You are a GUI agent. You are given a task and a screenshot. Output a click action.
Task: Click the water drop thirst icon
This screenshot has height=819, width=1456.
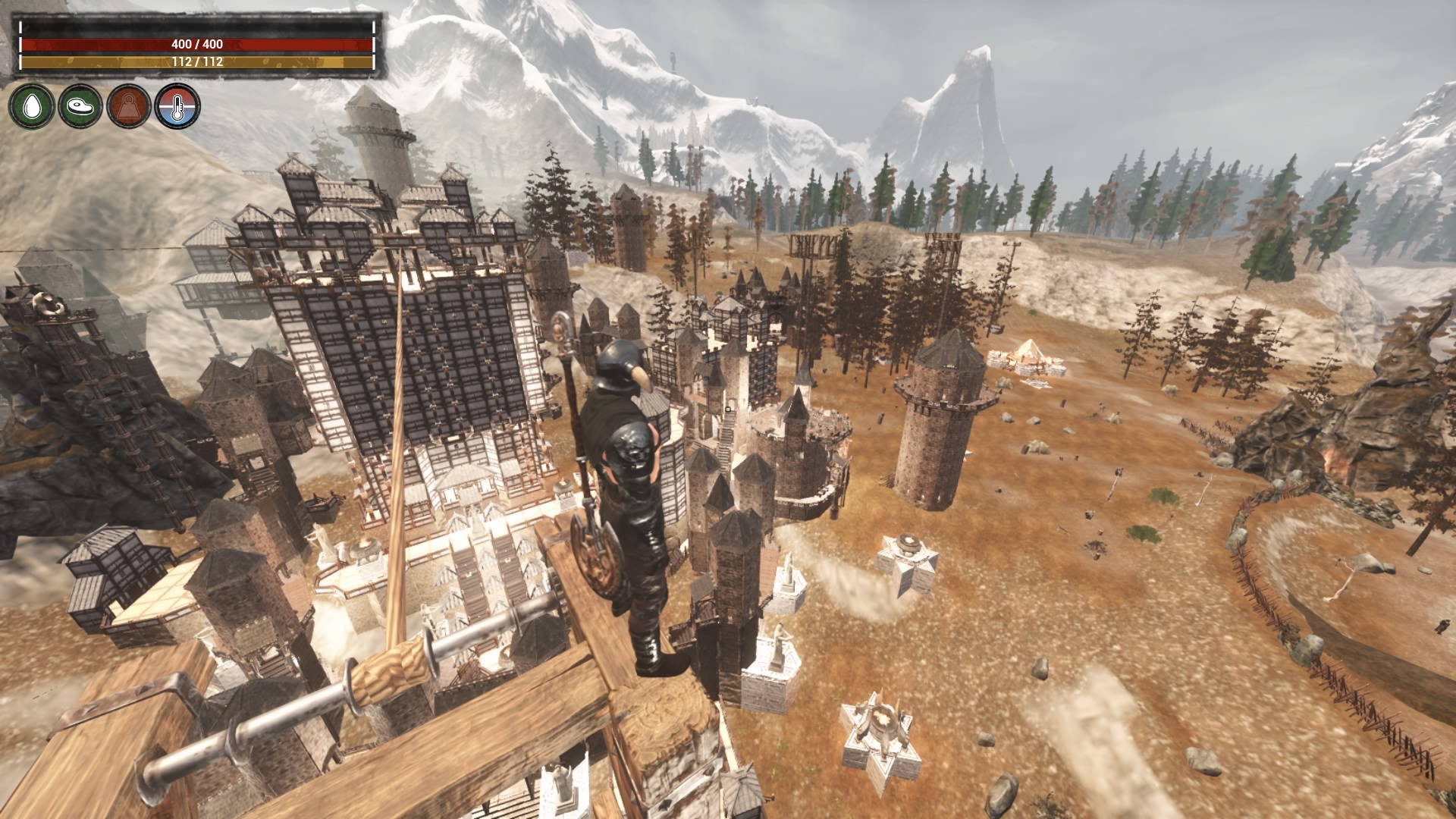31,107
